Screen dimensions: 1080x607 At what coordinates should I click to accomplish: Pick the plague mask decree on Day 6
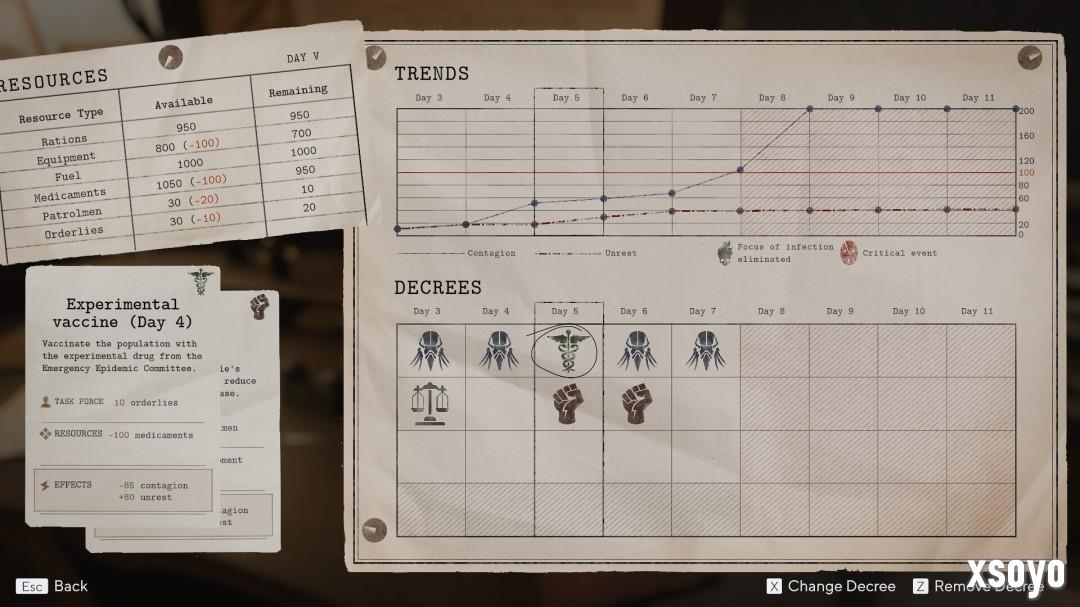pos(637,351)
